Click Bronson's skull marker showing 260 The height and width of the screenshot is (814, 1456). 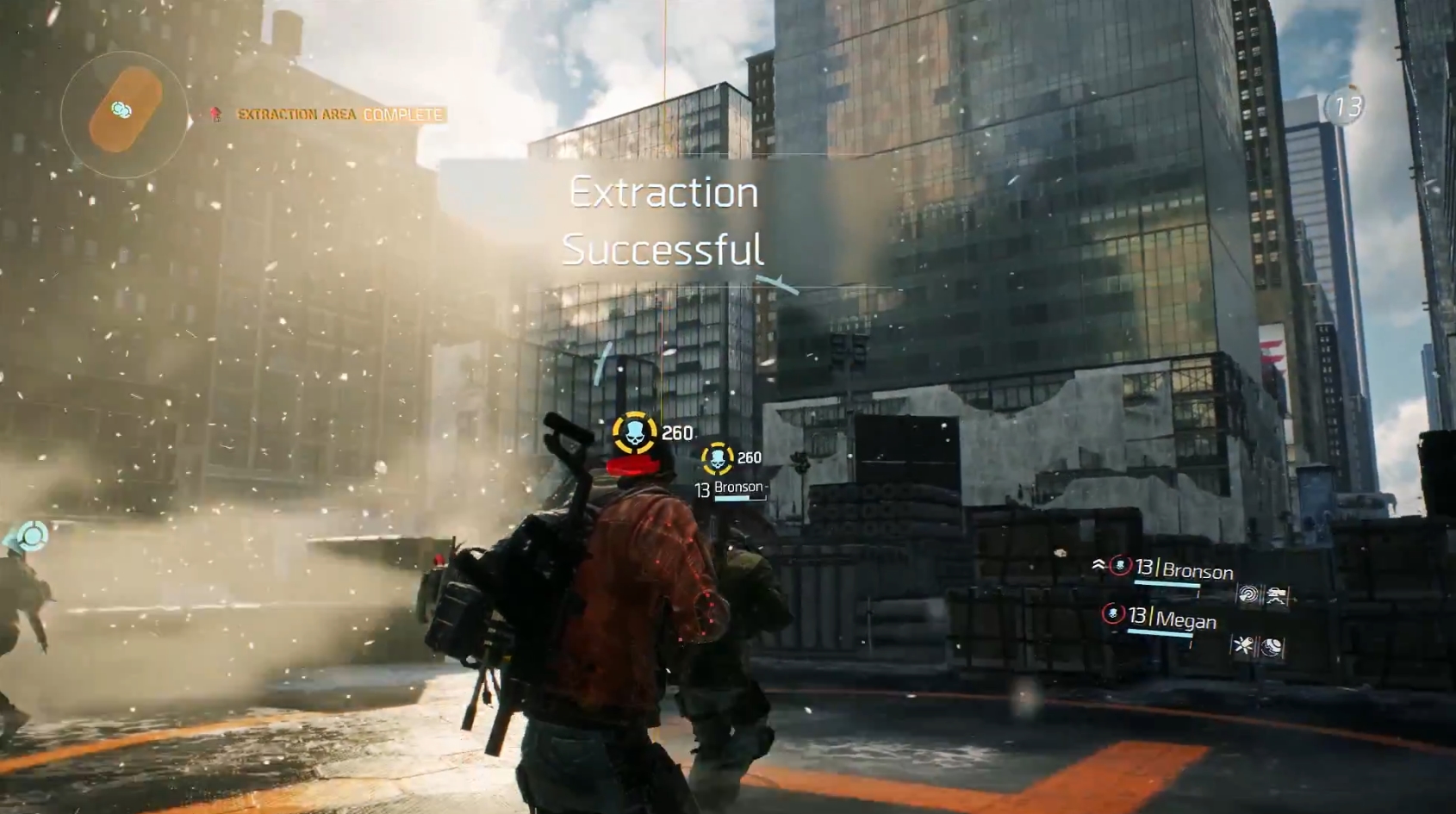click(717, 457)
